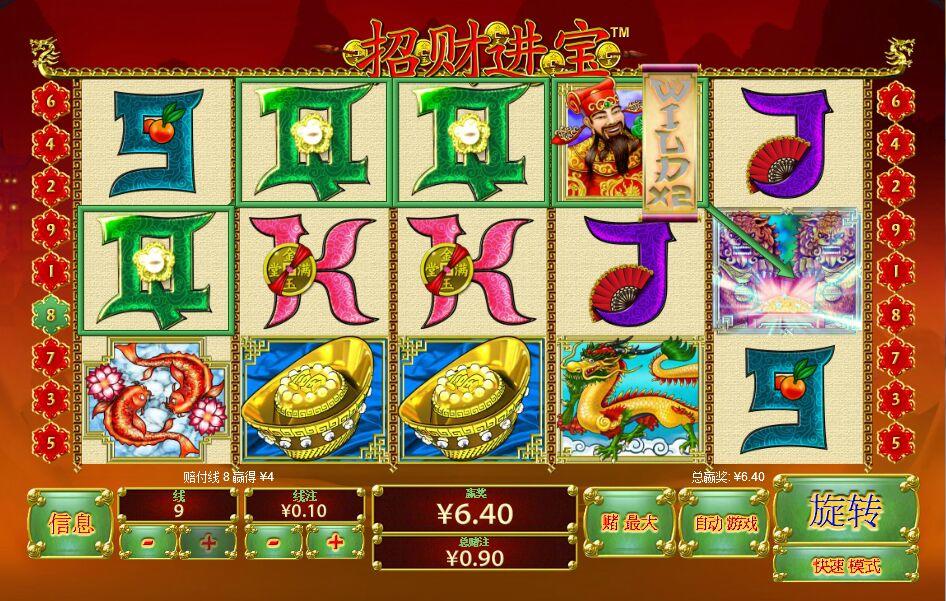Image resolution: width=946 pixels, height=601 pixels.
Task: Lower the 线注 line bet
Action: 274,542
